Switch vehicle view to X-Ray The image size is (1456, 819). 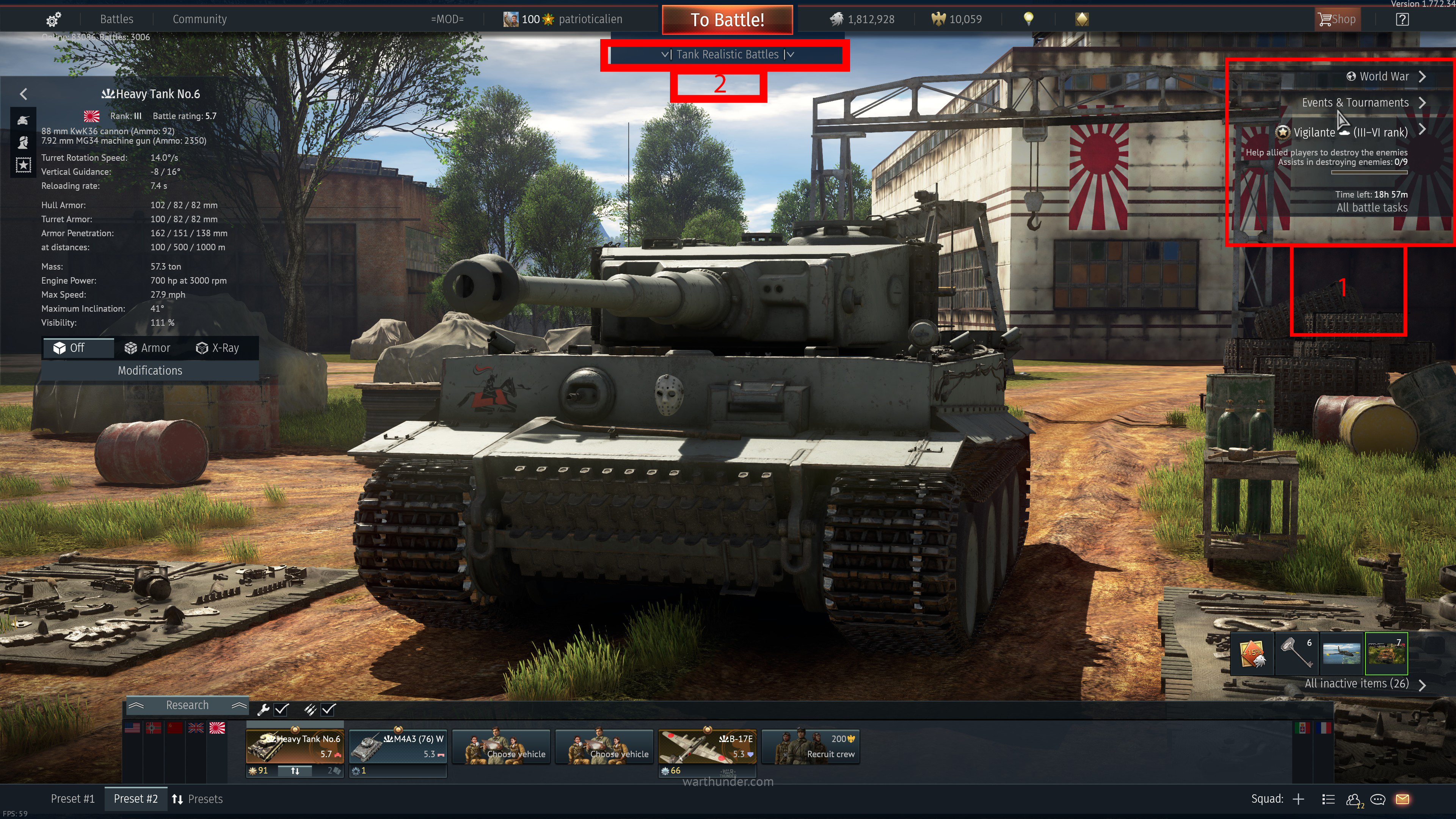tap(218, 348)
